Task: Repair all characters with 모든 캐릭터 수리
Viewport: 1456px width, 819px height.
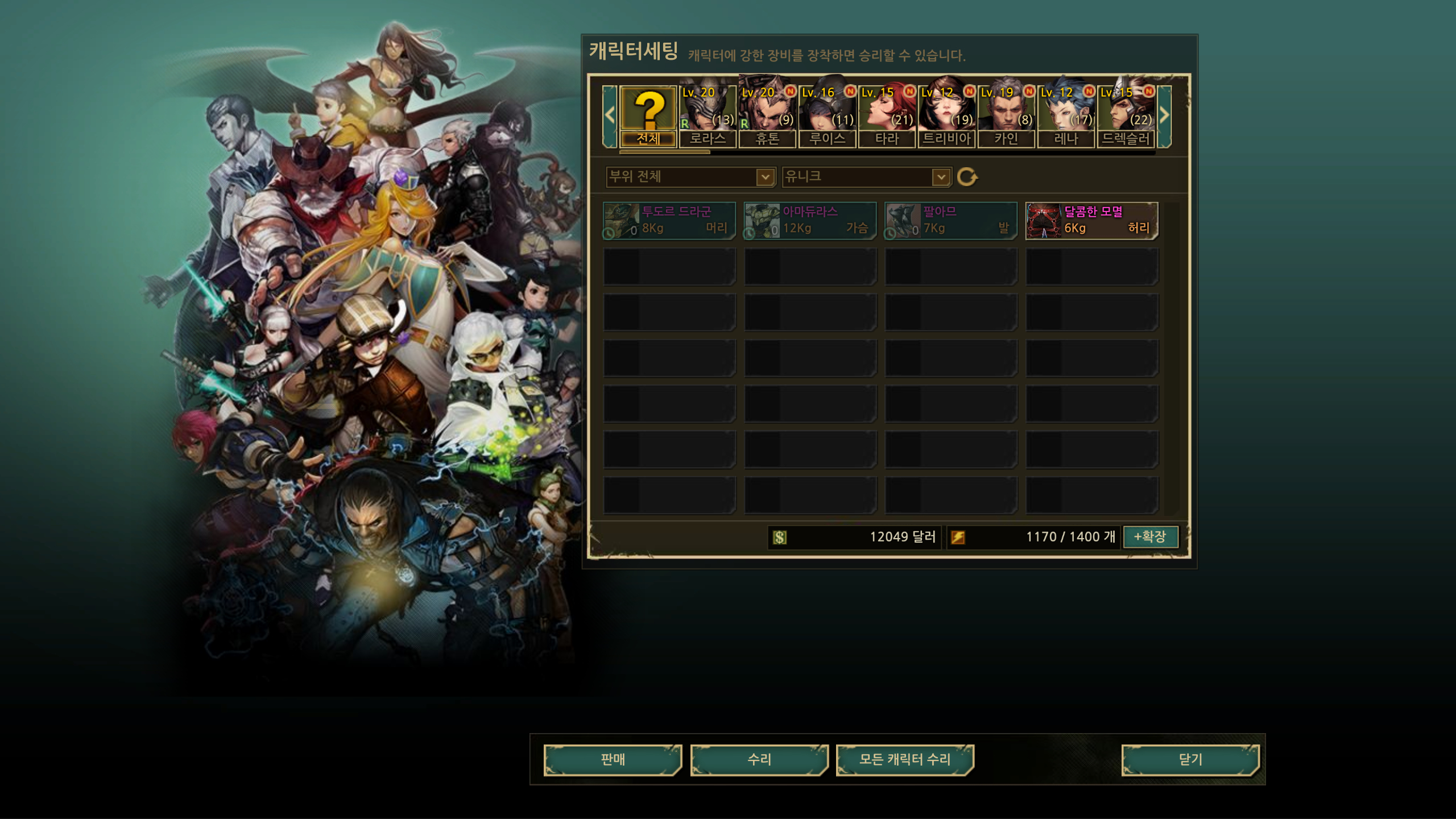Action: pos(905,760)
